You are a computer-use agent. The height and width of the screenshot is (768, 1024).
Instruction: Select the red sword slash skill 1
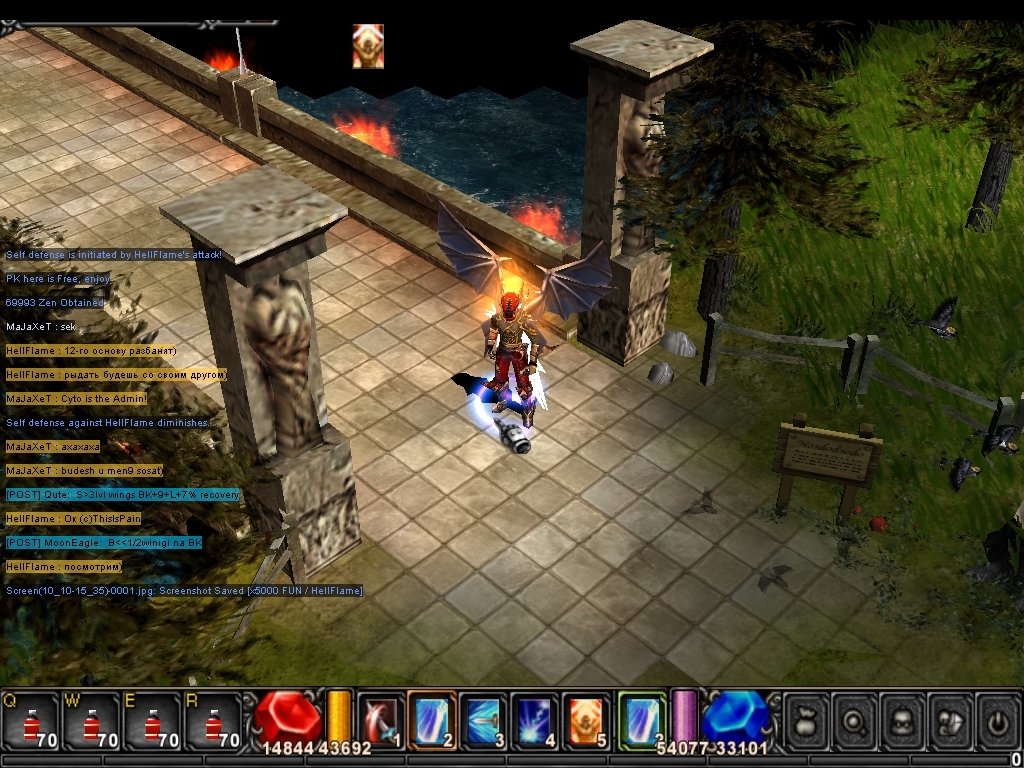(381, 720)
